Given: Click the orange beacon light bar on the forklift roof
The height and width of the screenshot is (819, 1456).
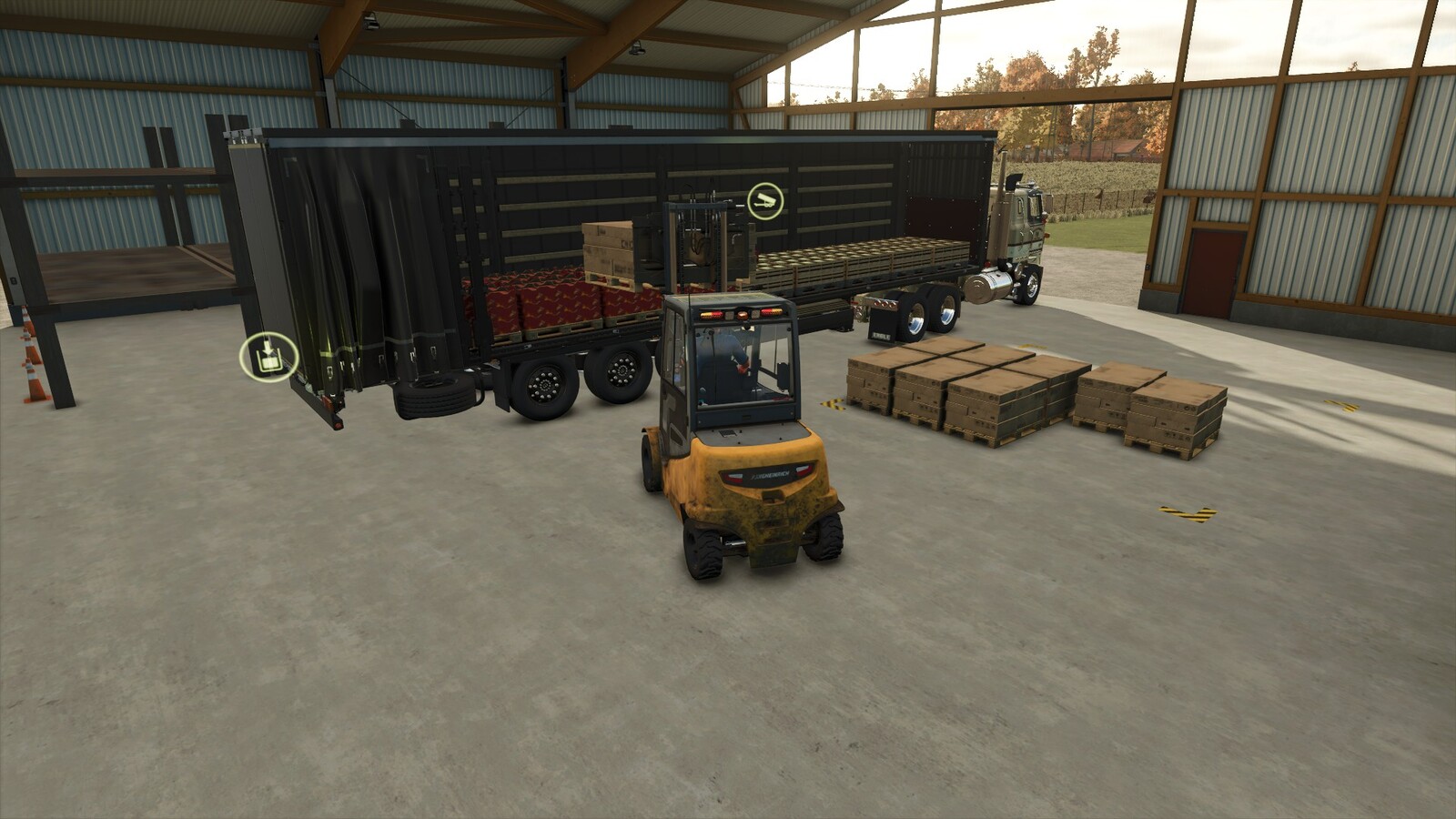Looking at the screenshot, I should point(740,316).
